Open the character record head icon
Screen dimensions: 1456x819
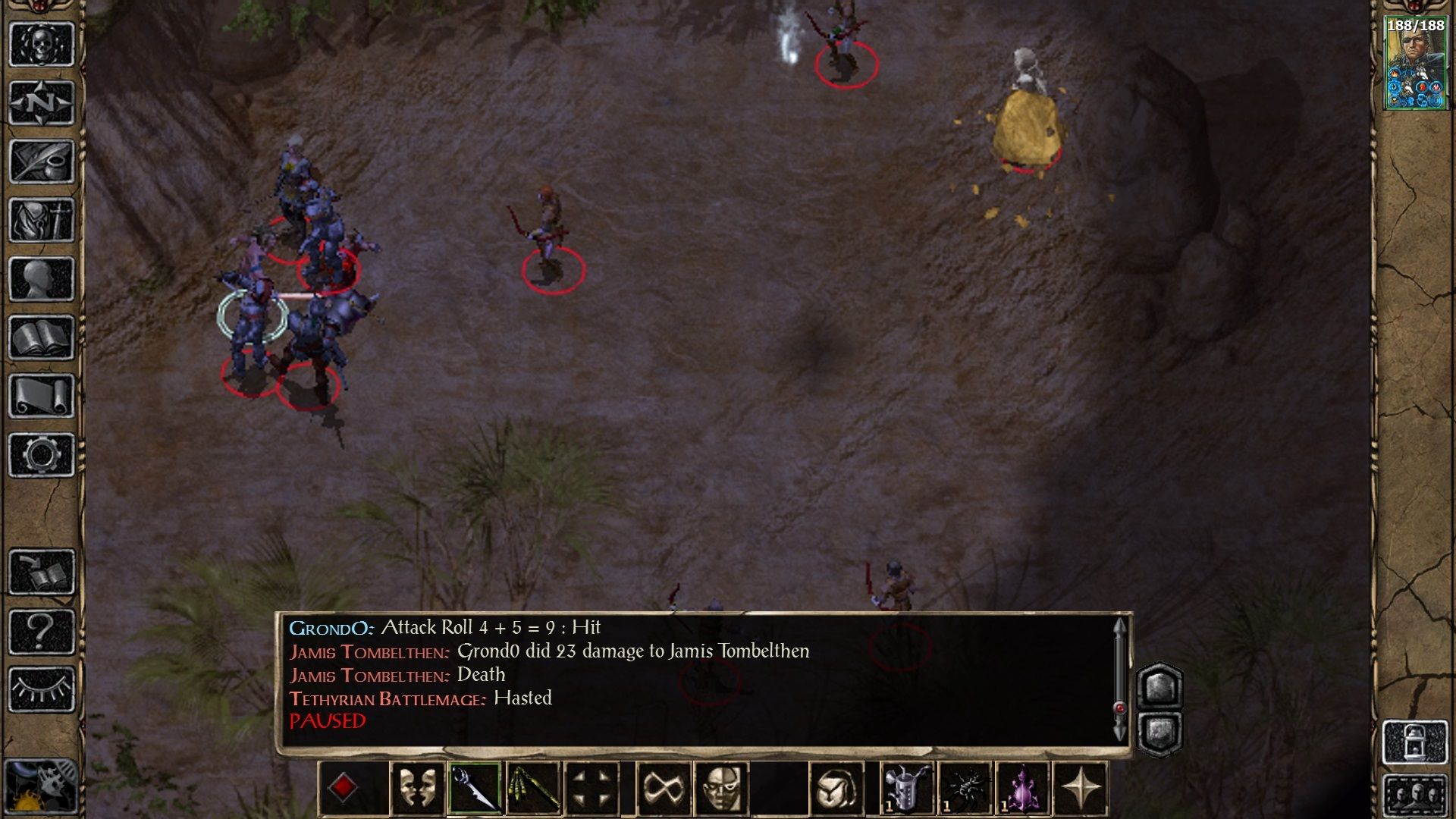point(42,278)
